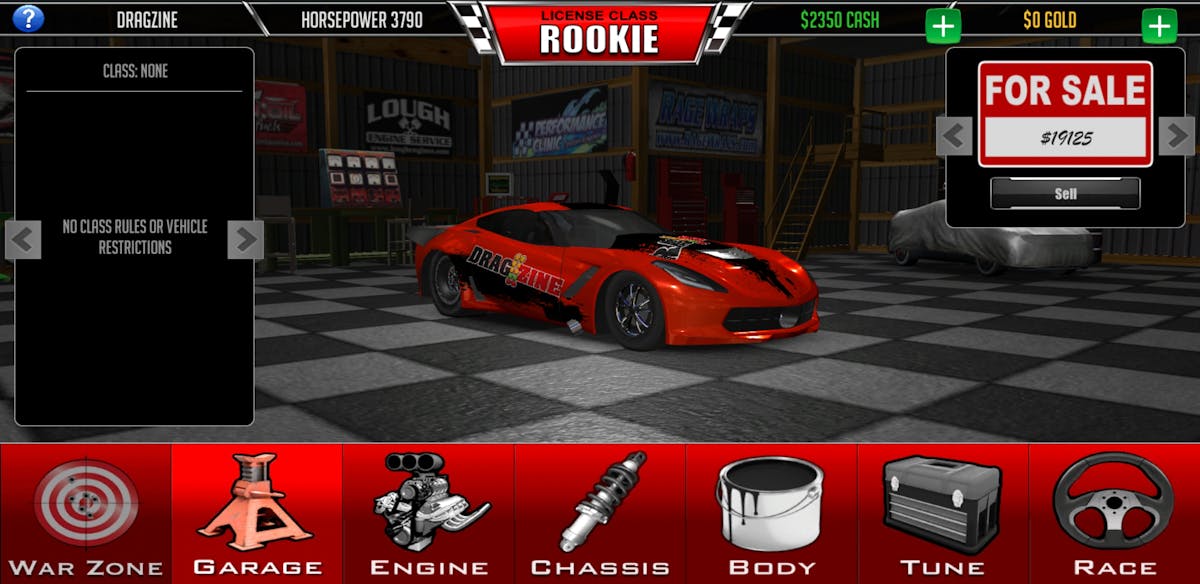
Task: Open the War Zone menu
Action: click(x=86, y=513)
